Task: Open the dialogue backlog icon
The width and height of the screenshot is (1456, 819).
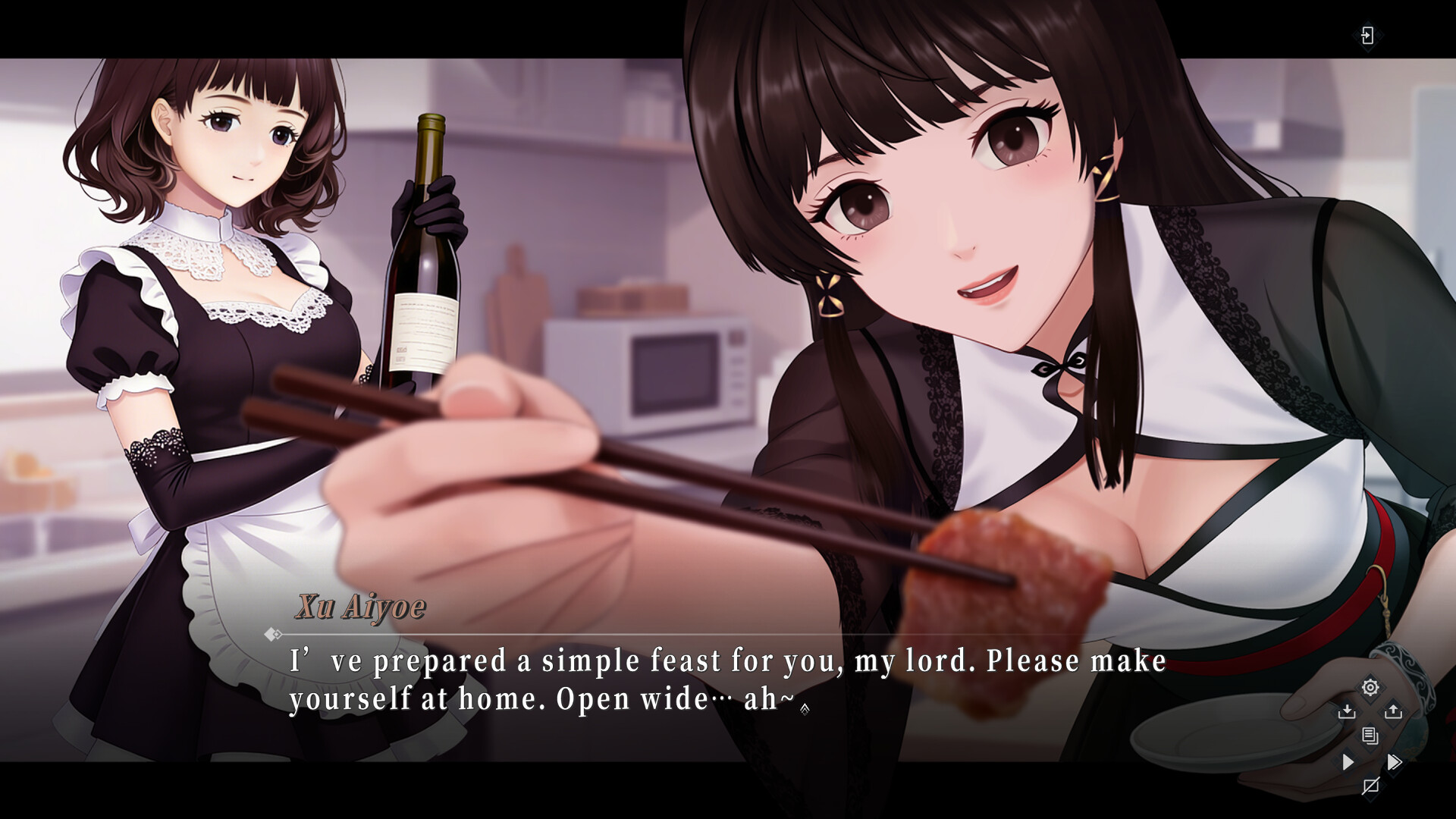Action: click(1370, 736)
